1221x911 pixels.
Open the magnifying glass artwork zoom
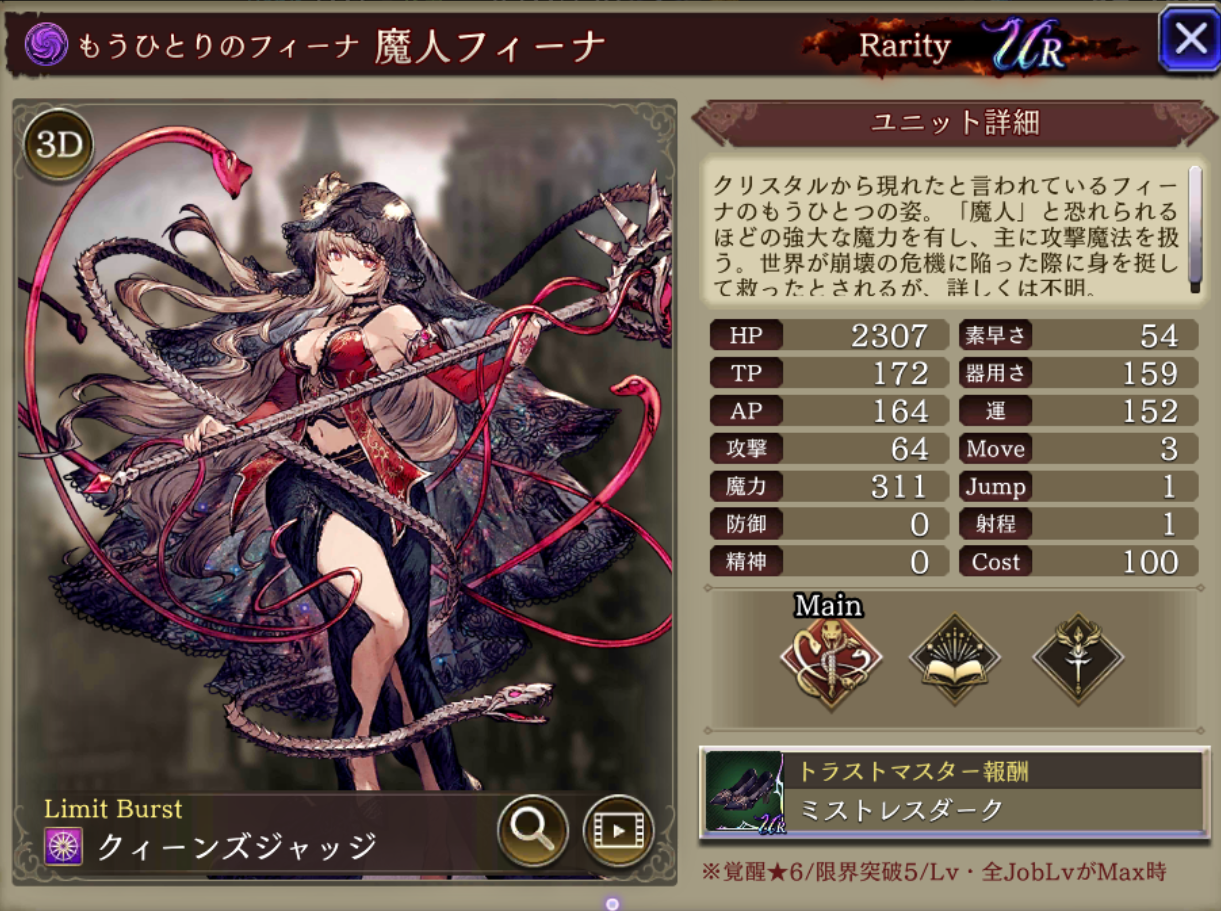click(x=533, y=829)
